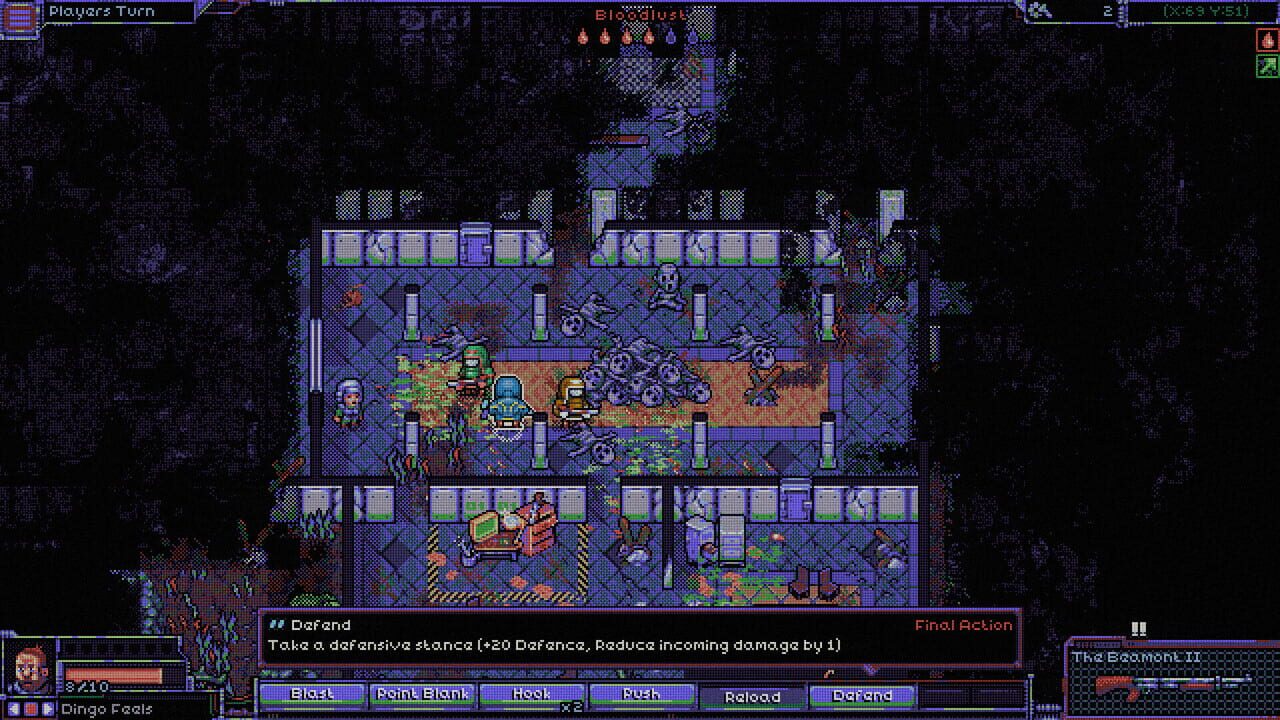1280x720 pixels.
Task: Switch to the next character arrow
Action: (x=48, y=709)
